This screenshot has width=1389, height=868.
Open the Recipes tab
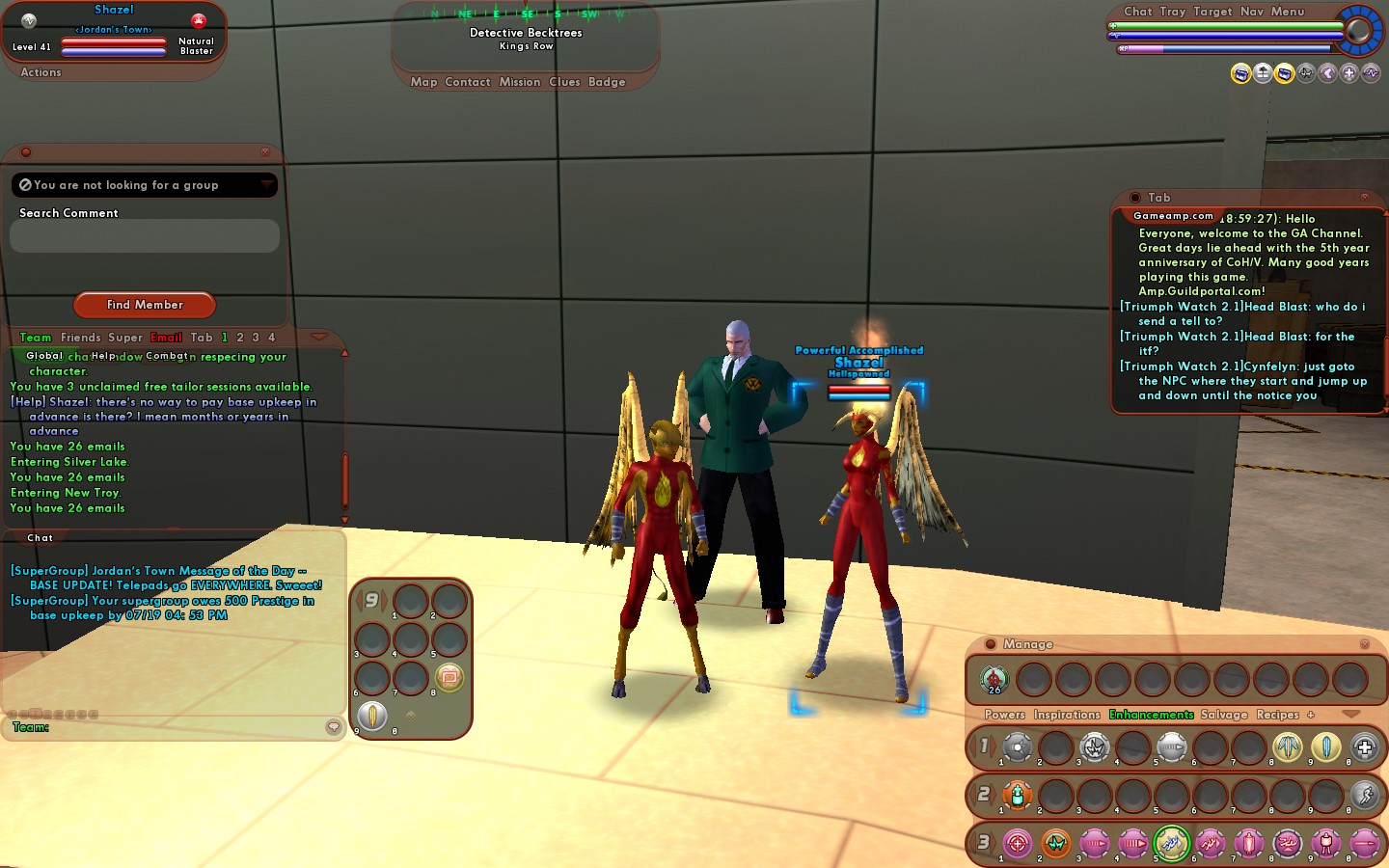1277,715
